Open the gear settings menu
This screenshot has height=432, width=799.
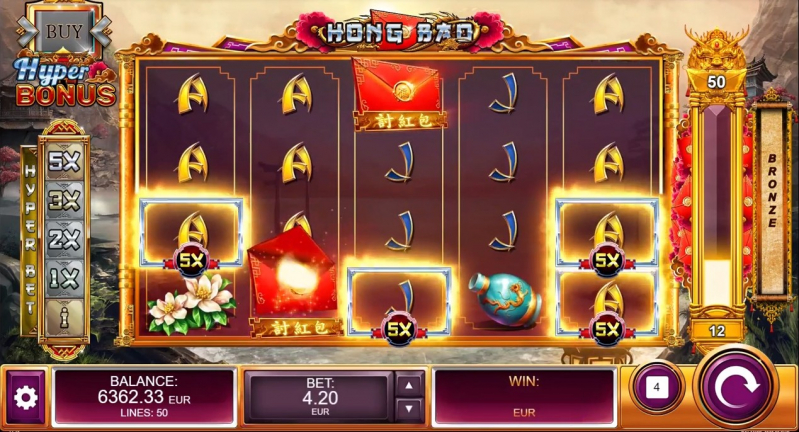click(x=24, y=397)
